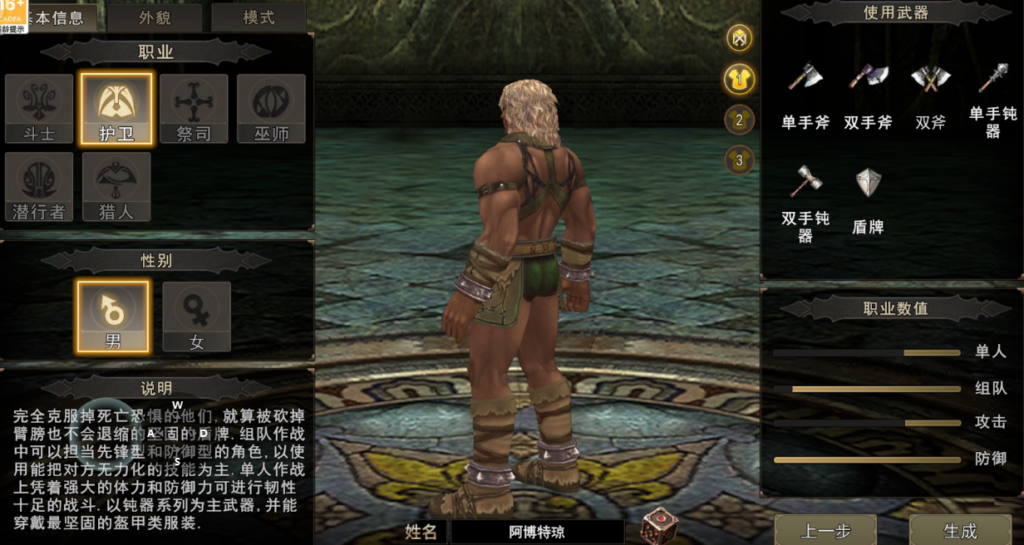
Task: Choose the 护卫 guardian class
Action: (x=117, y=108)
